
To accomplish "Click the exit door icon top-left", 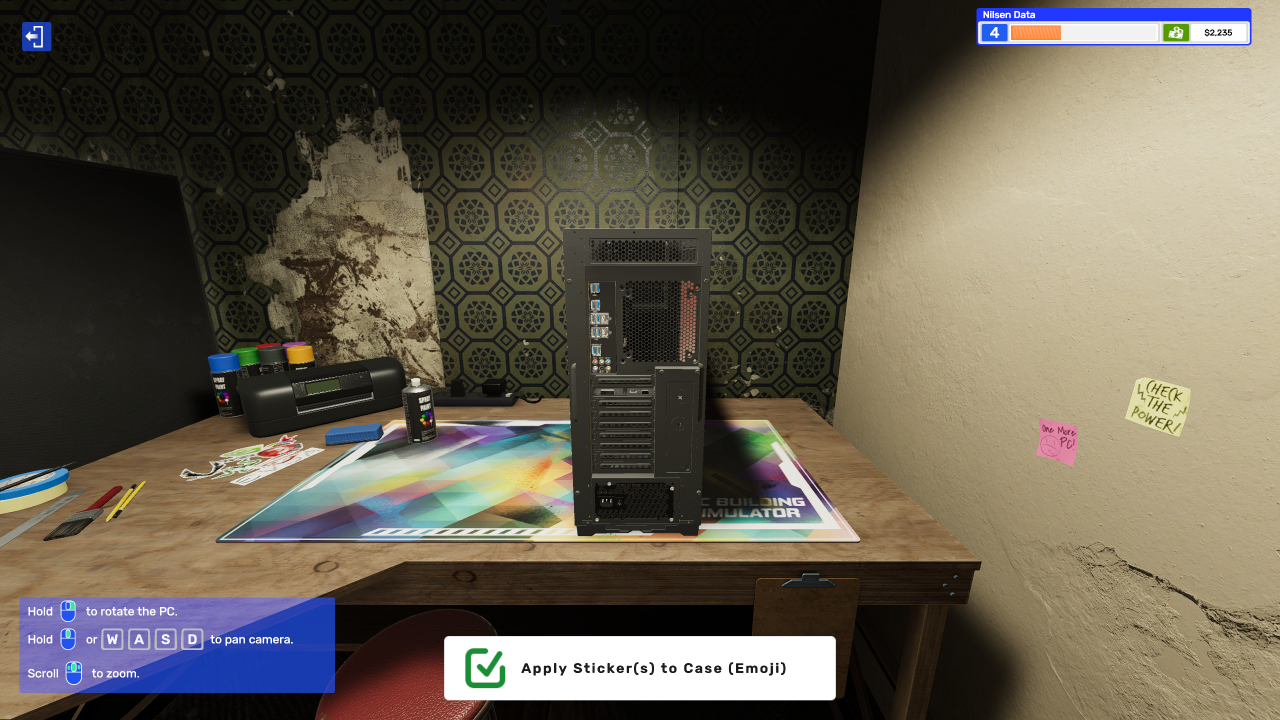I will pos(36,37).
